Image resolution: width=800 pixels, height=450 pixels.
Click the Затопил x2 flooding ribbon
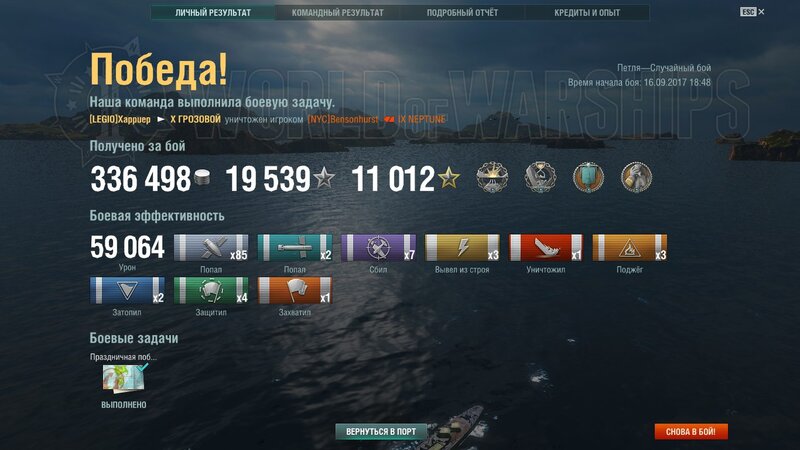pos(127,291)
